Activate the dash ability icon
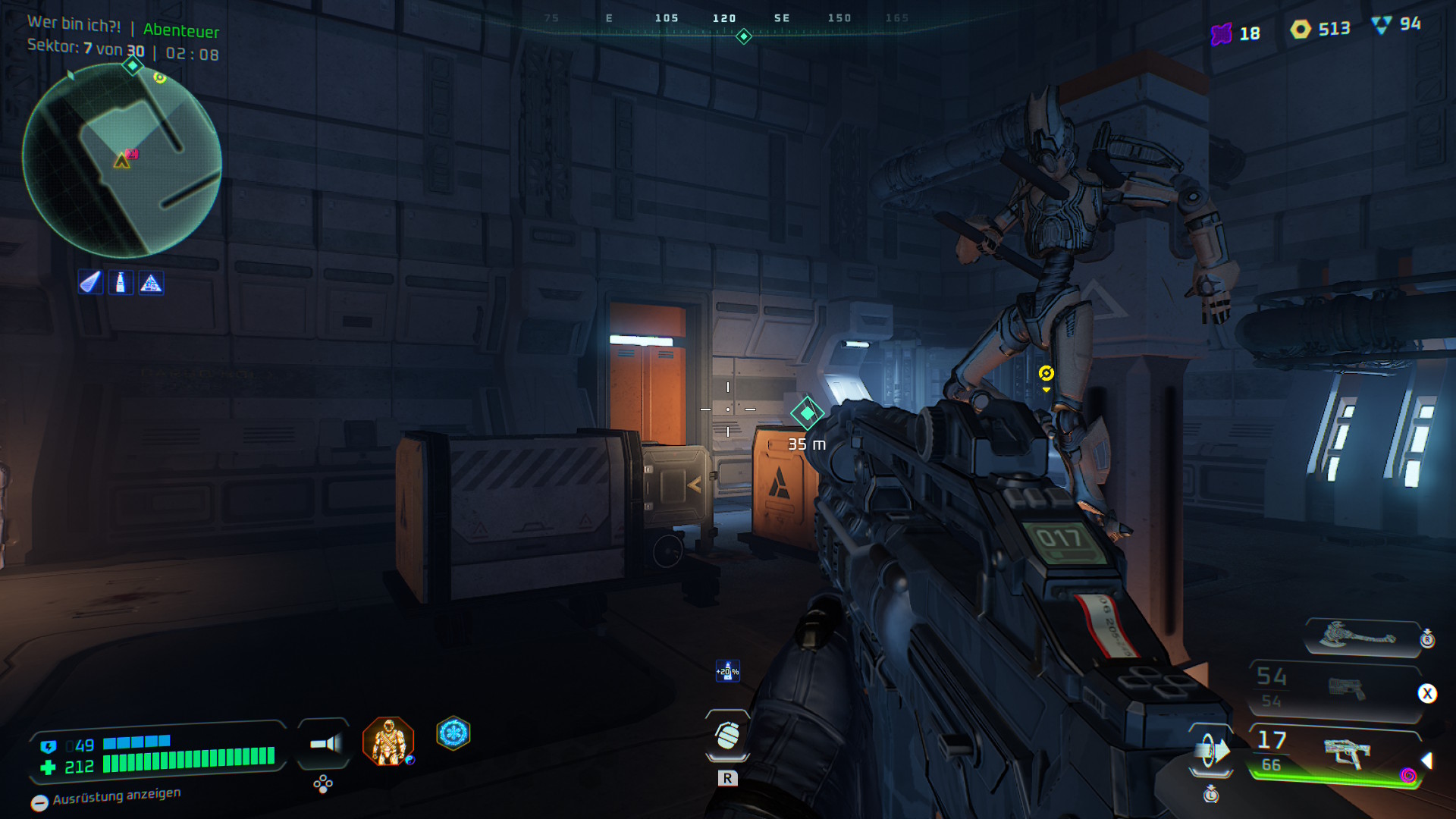Viewport: 1456px width, 819px height. [1211, 752]
